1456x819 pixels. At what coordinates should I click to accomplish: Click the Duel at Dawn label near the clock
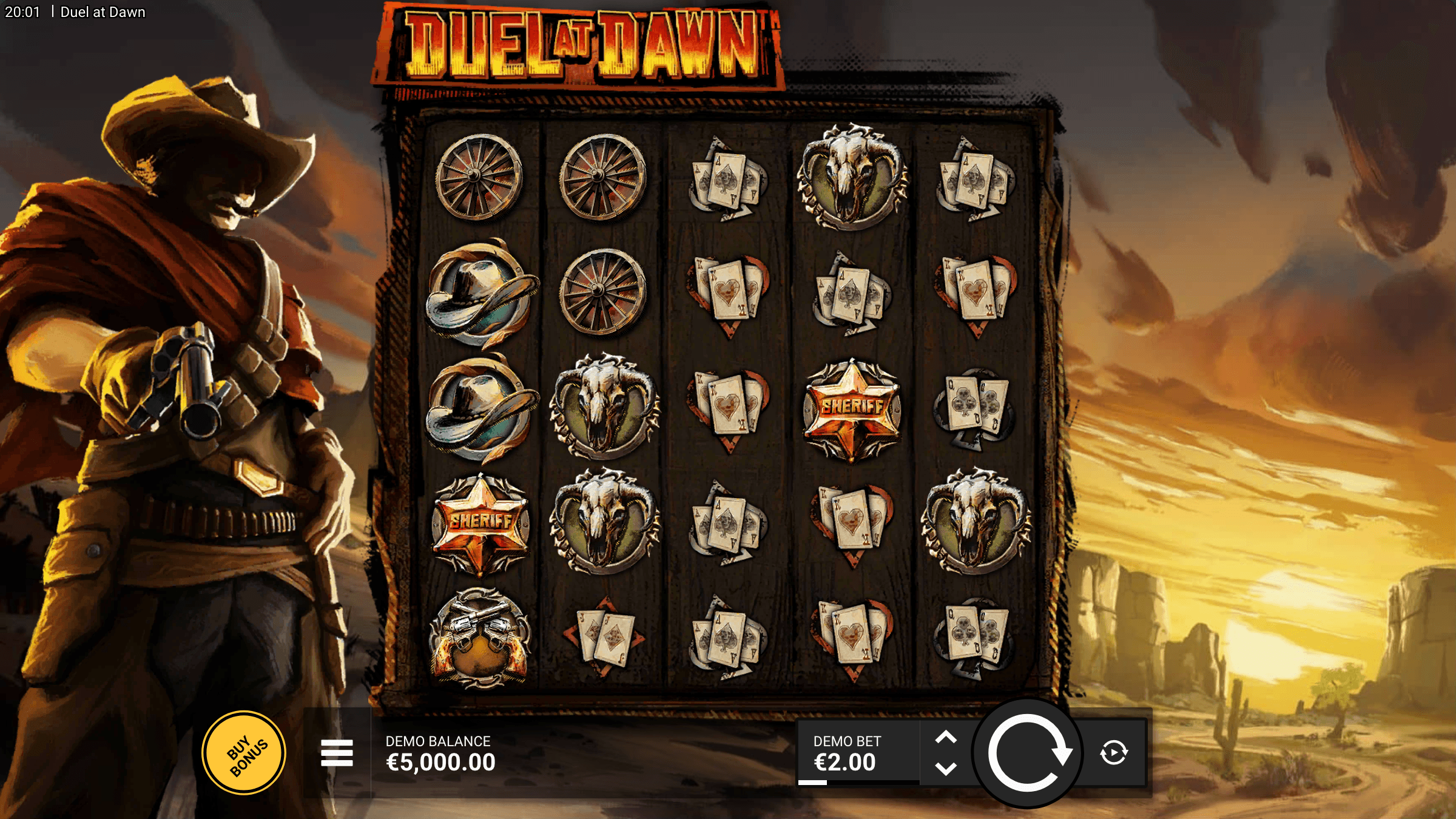pos(103,12)
